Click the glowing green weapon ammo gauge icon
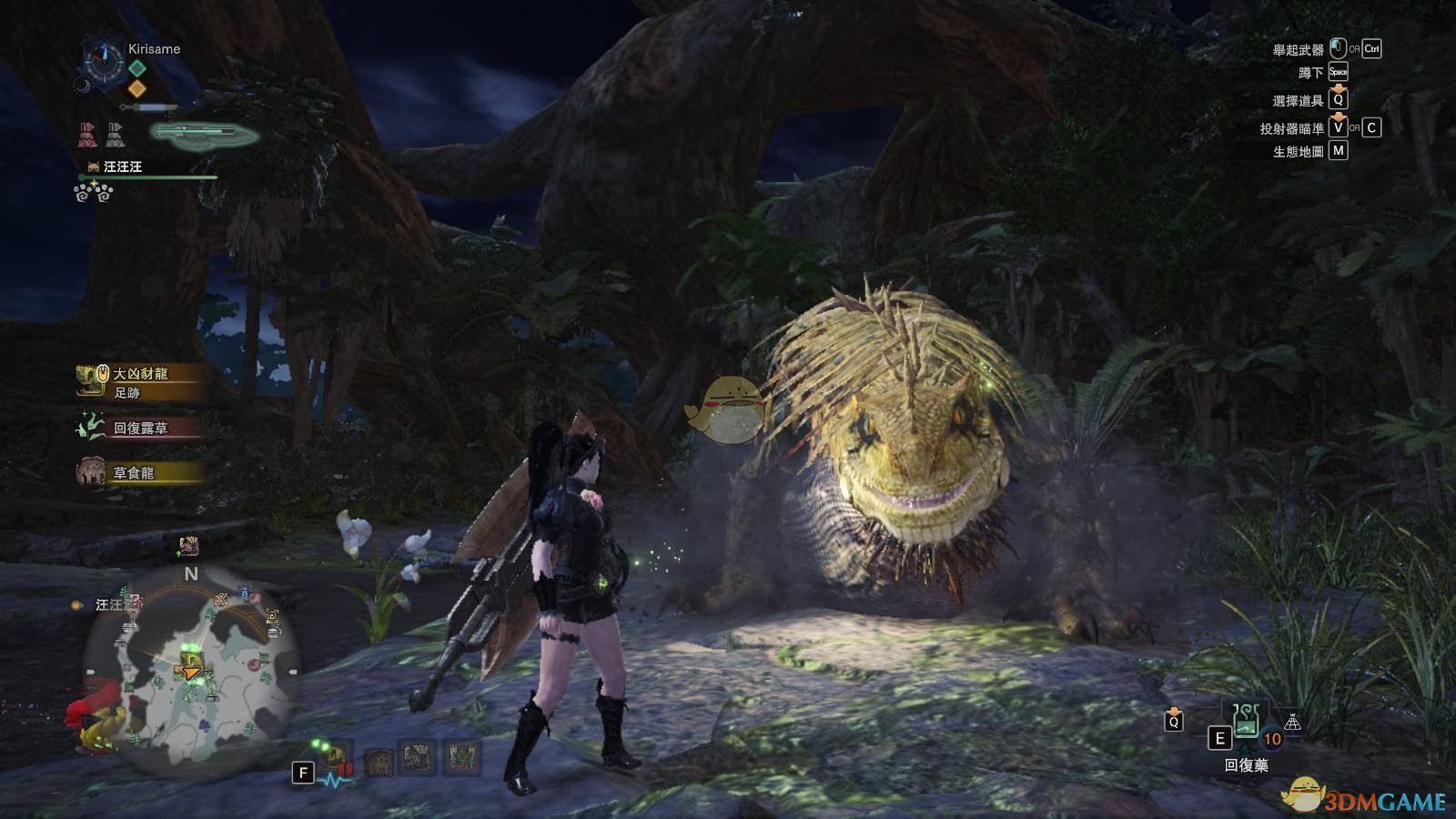The width and height of the screenshot is (1456, 819). tap(204, 134)
